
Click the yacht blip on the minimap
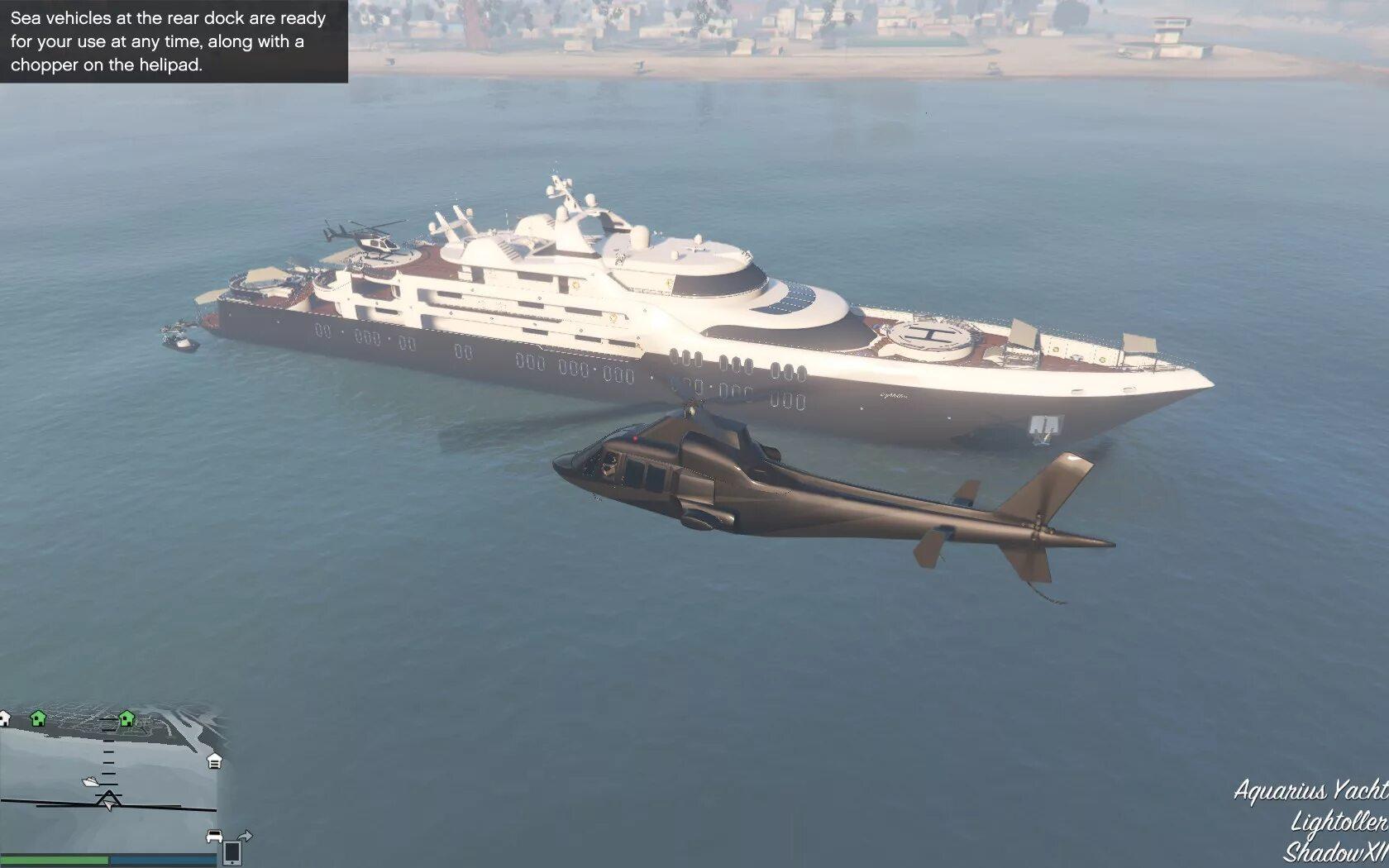[x=90, y=781]
